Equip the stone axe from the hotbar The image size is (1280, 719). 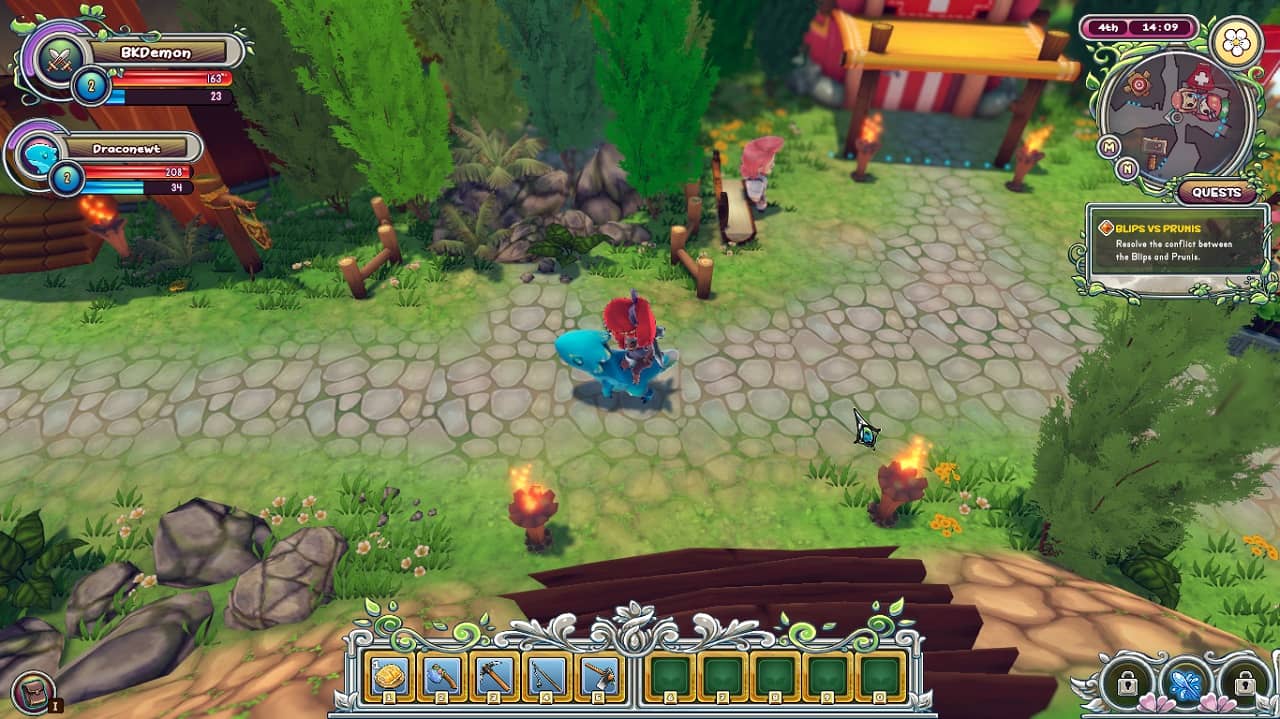[x=441, y=677]
